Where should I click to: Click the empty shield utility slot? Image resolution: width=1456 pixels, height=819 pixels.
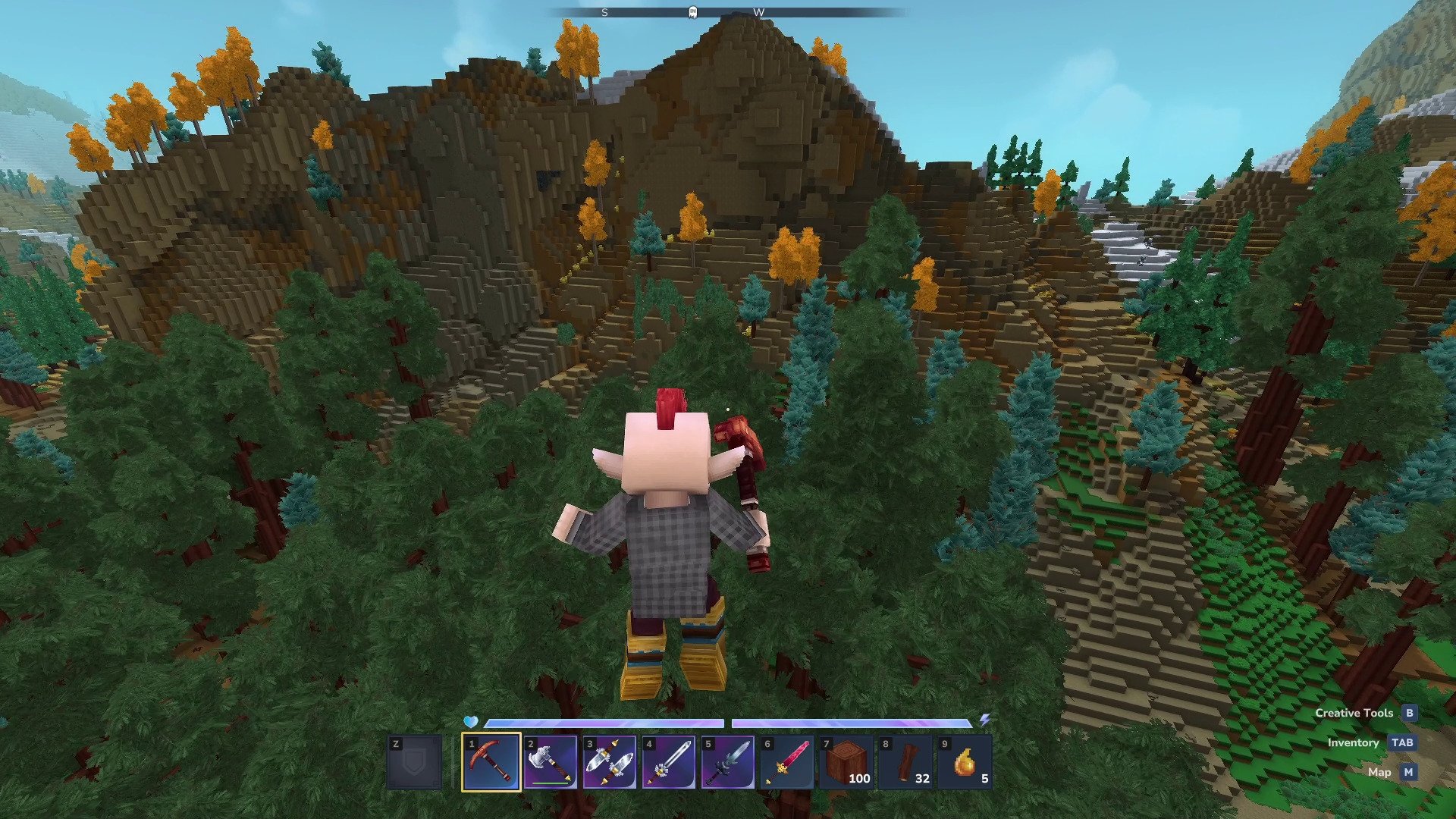pos(414,762)
